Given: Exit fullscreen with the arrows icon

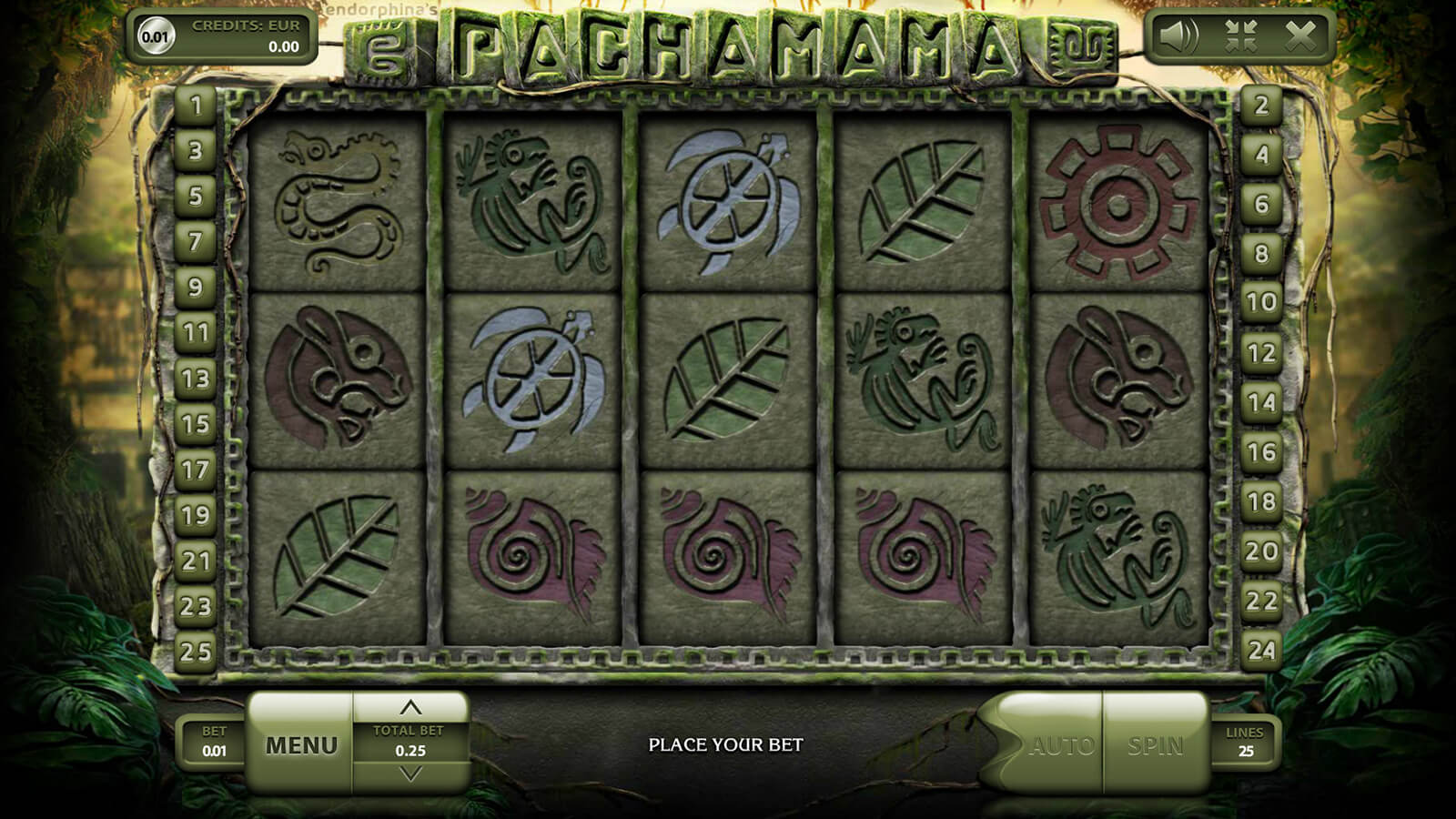Looking at the screenshot, I should point(1240,36).
